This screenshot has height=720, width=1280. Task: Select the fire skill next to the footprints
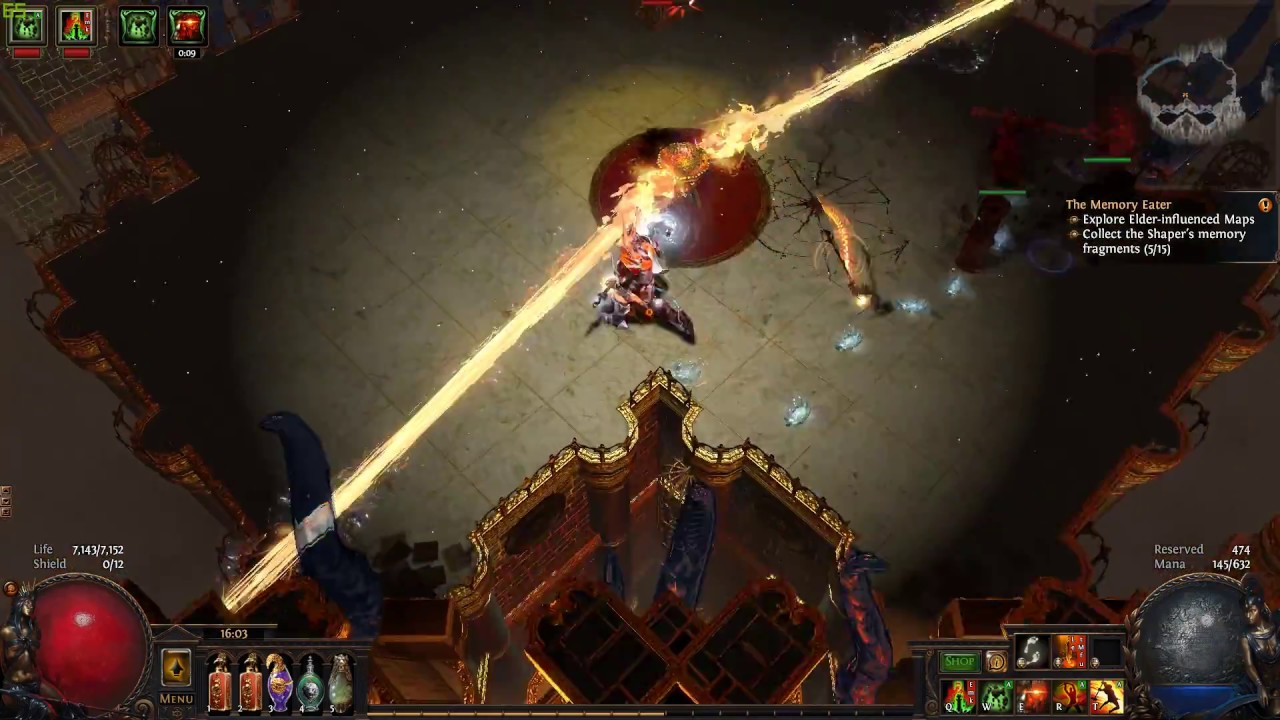[x=1069, y=652]
